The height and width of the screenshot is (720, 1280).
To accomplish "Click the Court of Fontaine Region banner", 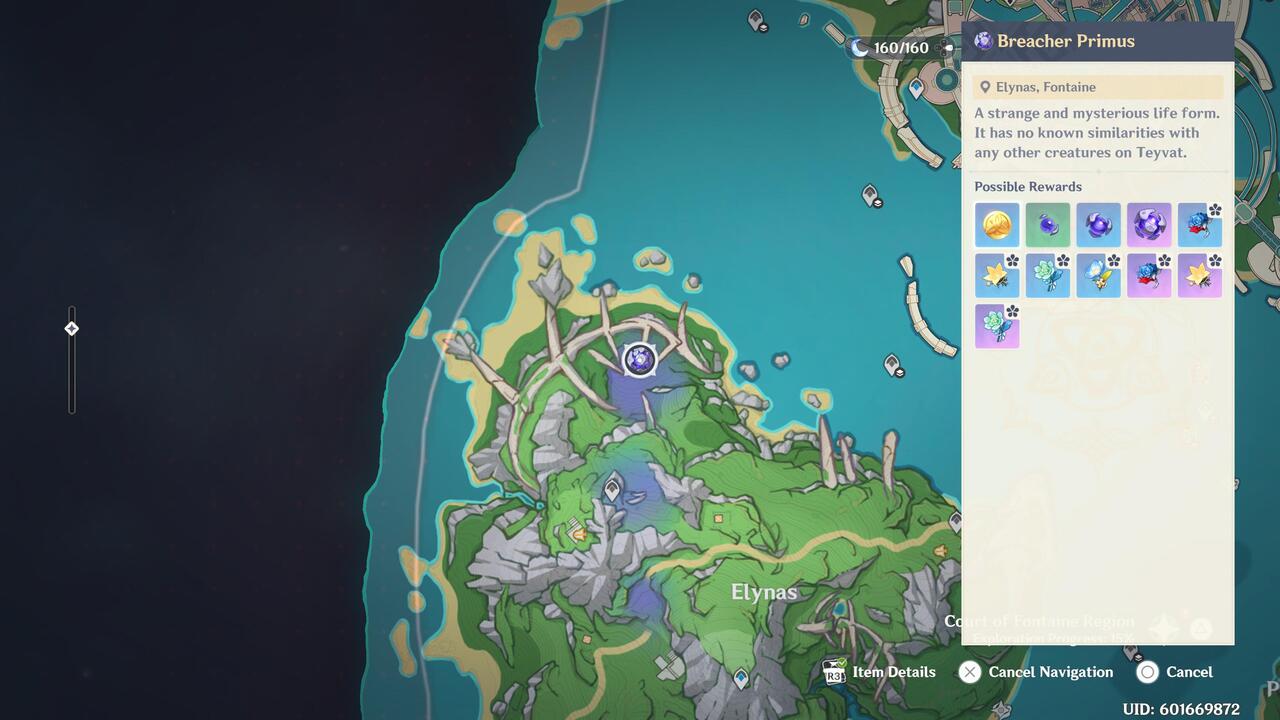I will point(1040,621).
